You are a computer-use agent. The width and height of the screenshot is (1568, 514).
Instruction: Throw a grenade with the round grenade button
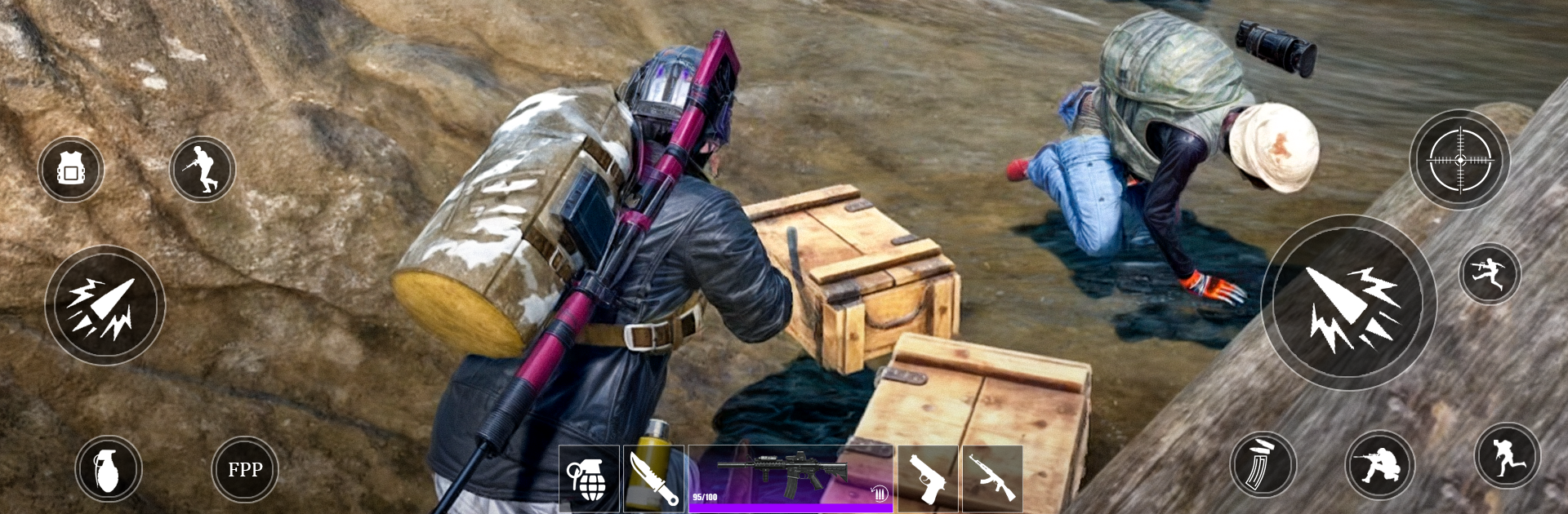point(109,469)
